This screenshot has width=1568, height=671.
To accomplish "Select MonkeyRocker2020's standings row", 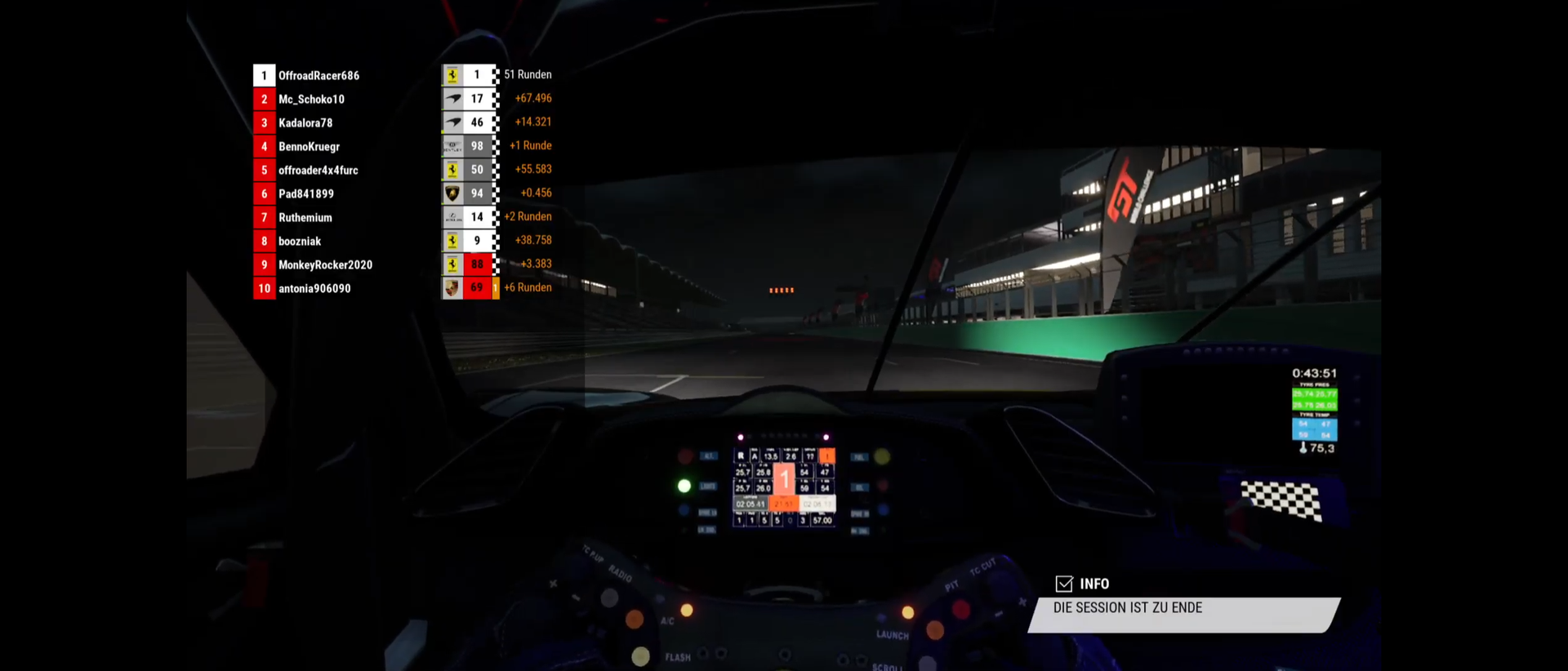I will (325, 264).
